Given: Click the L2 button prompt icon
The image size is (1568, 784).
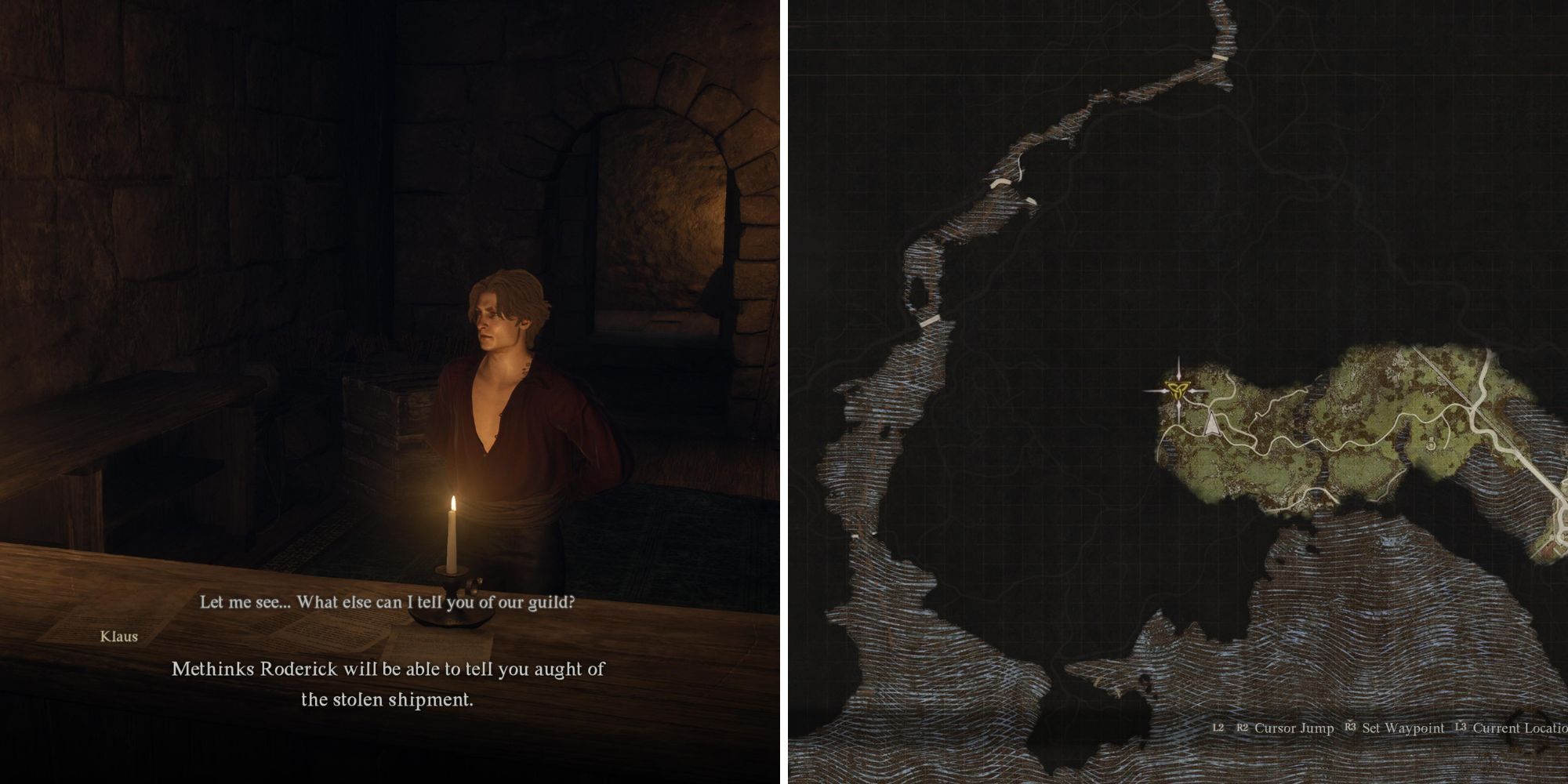Looking at the screenshot, I should [x=1218, y=728].
